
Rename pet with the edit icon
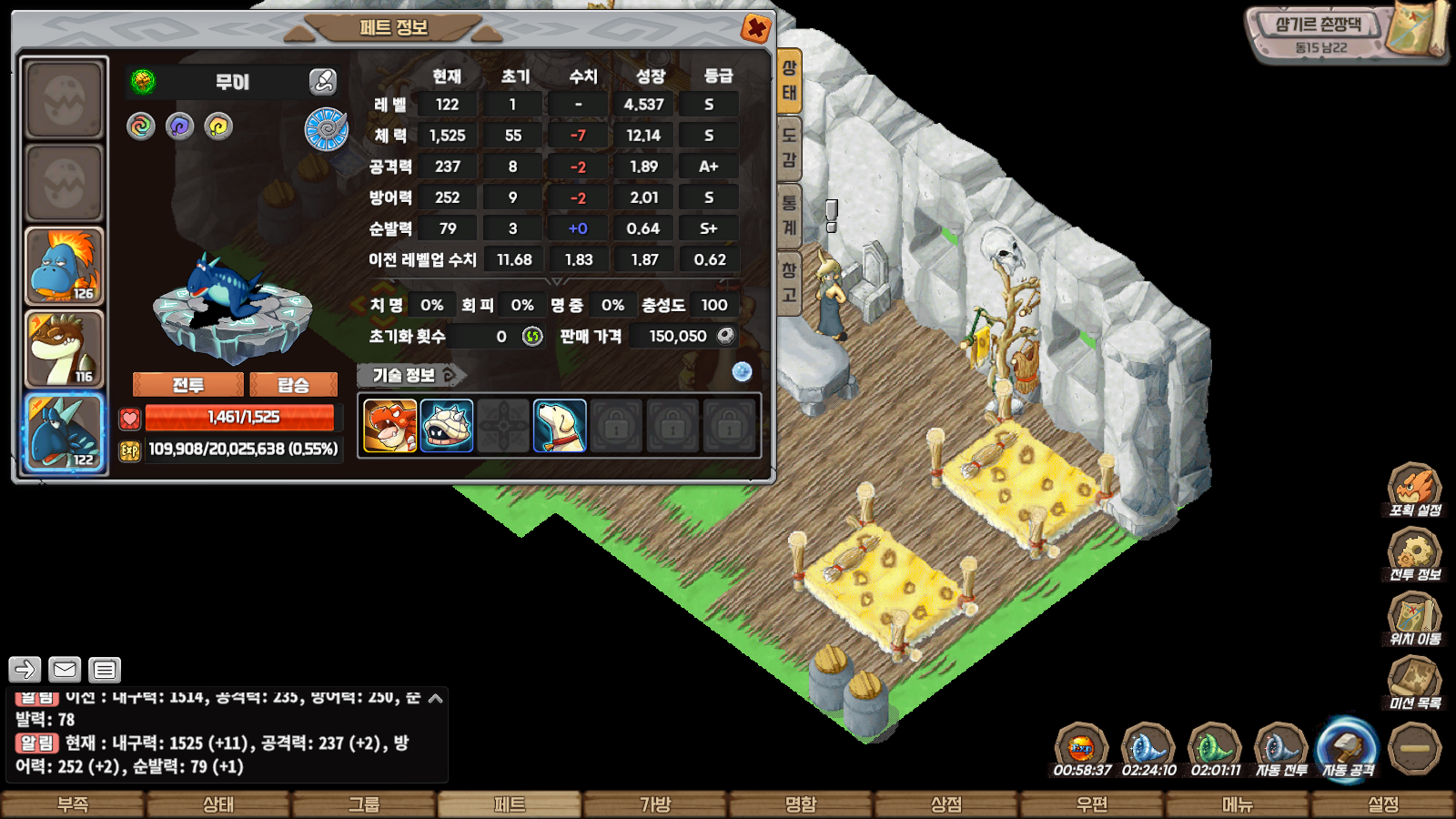(x=323, y=82)
